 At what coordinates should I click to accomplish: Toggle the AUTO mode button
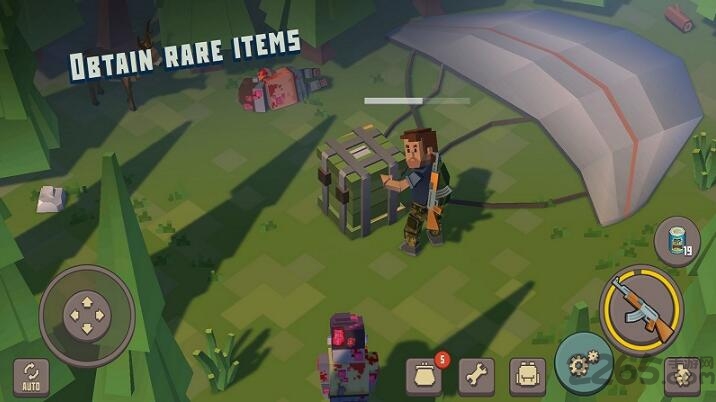point(30,374)
